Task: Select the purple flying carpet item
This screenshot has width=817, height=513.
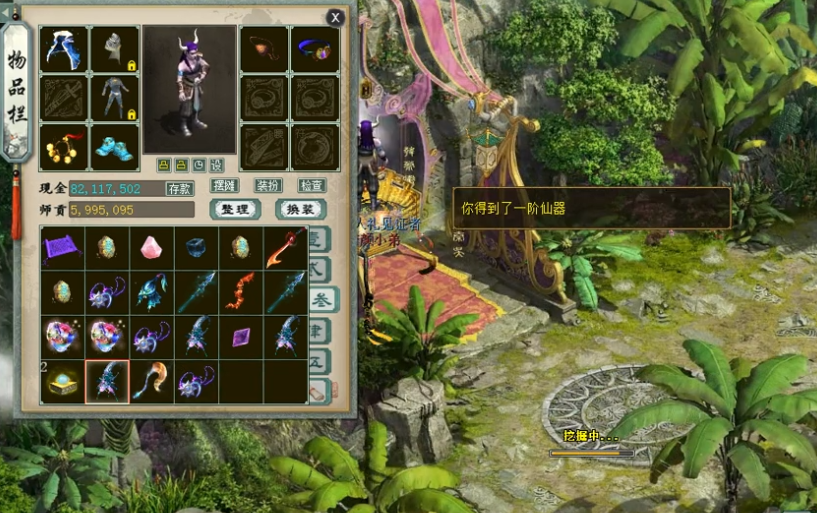Action: [63, 248]
